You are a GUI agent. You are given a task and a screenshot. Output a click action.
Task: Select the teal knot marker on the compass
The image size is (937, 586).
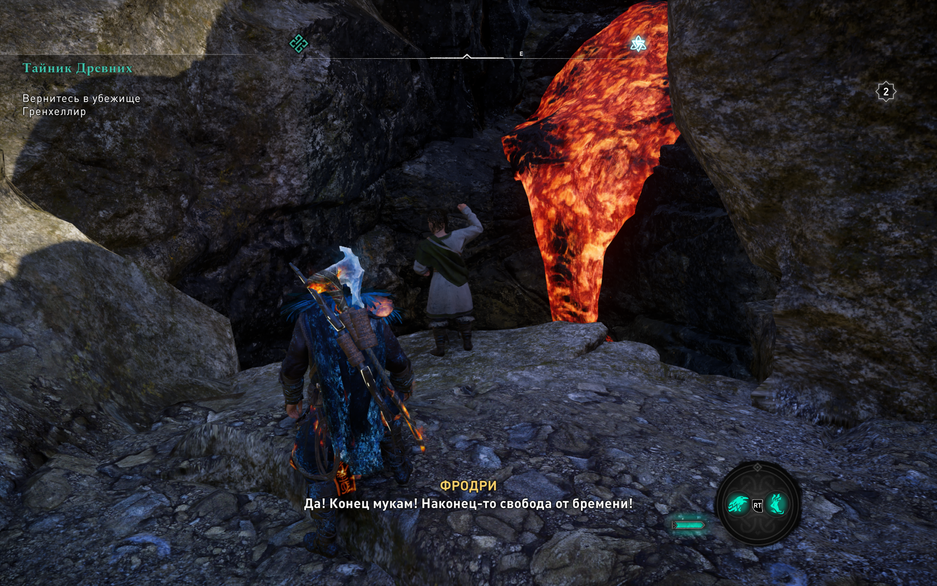coord(298,42)
